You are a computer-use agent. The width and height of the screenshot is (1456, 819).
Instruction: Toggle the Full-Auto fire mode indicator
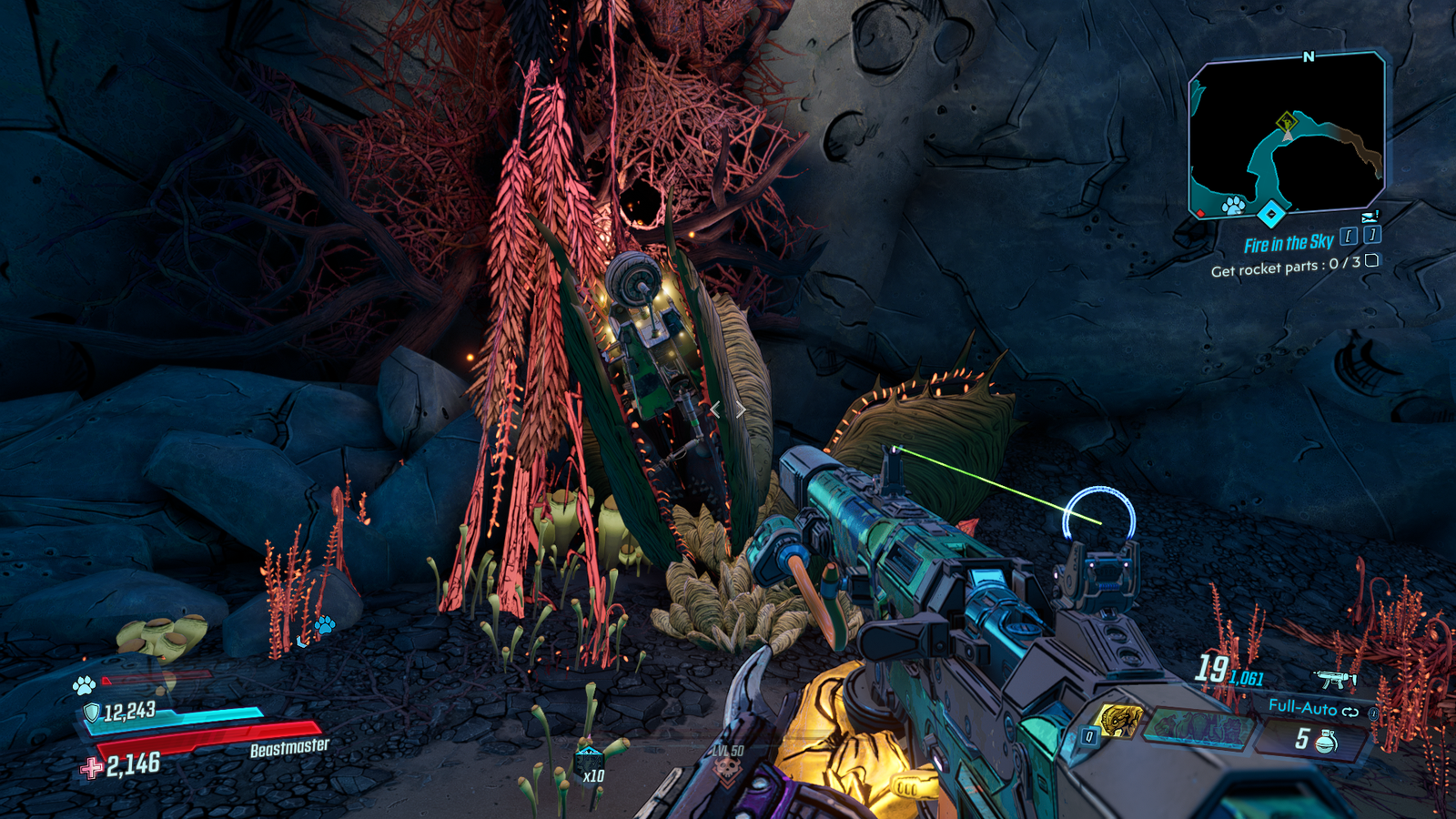click(x=1312, y=707)
